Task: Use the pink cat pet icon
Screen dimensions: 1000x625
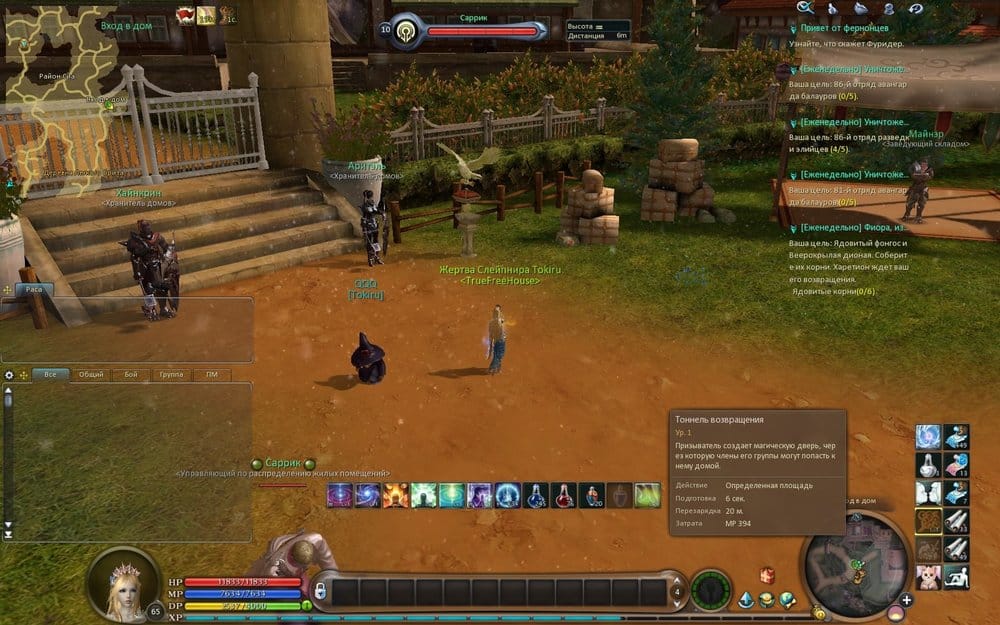Action: coord(929,576)
